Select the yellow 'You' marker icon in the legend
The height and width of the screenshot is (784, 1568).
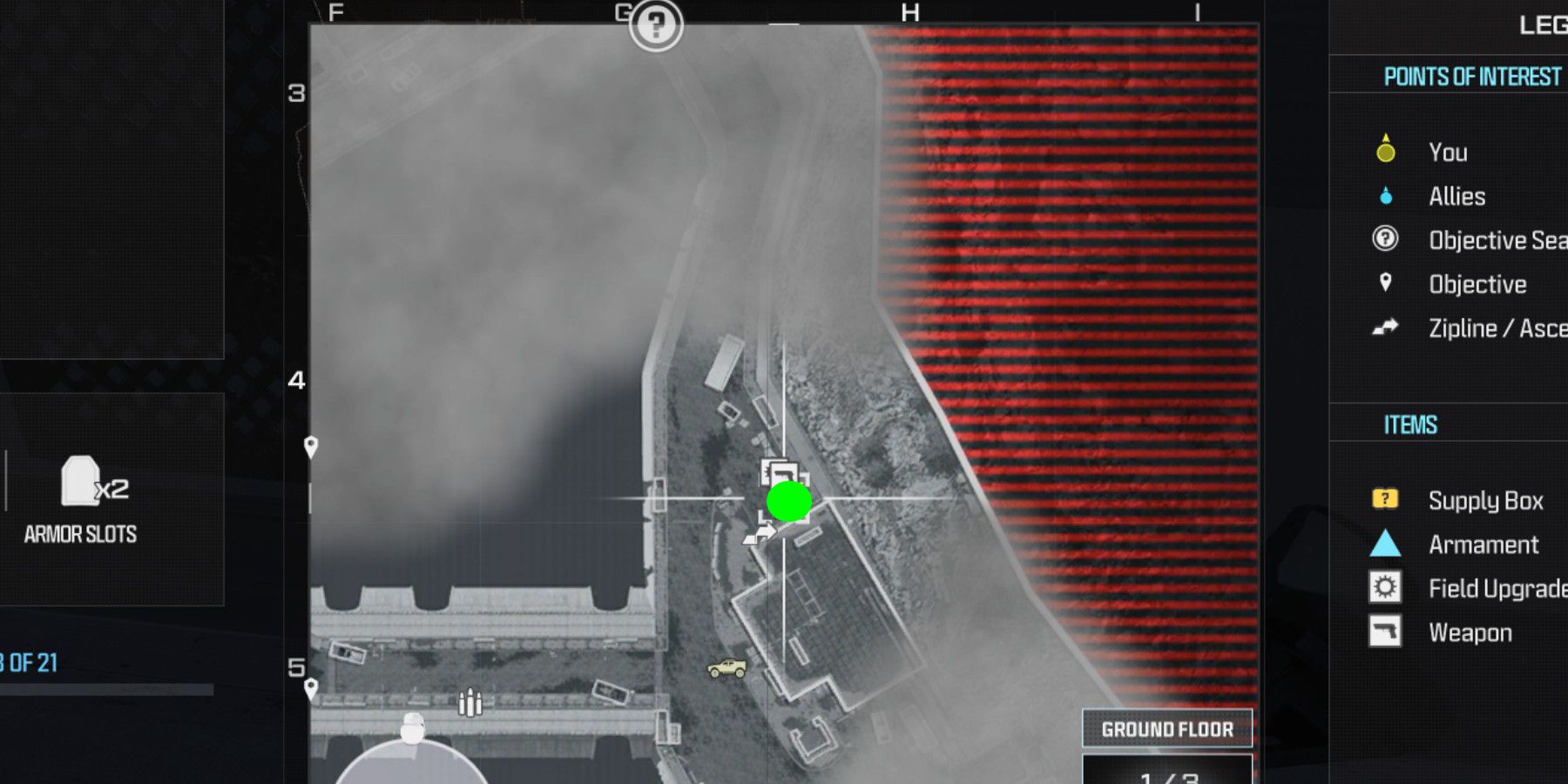(x=1387, y=152)
